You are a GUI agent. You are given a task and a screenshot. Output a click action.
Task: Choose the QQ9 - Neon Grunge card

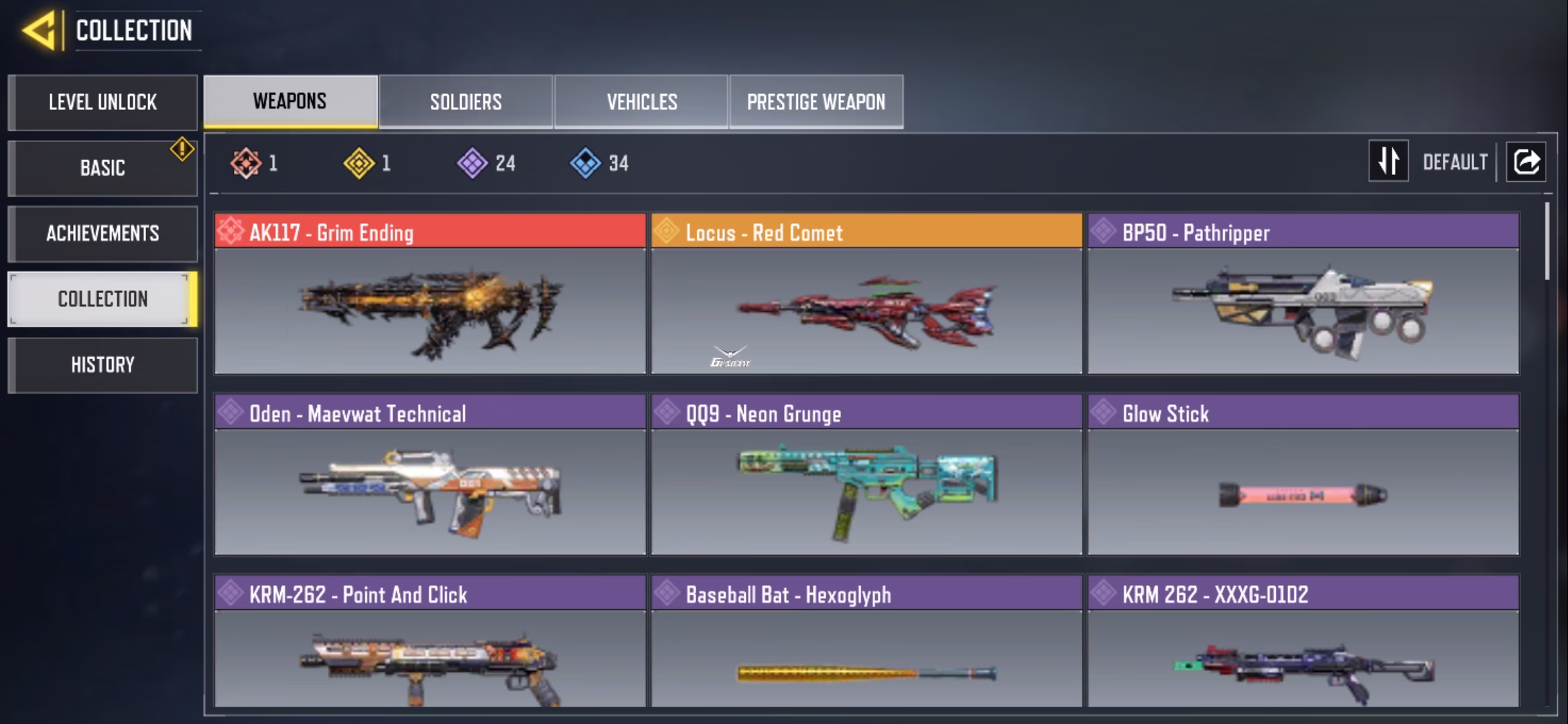pos(866,475)
